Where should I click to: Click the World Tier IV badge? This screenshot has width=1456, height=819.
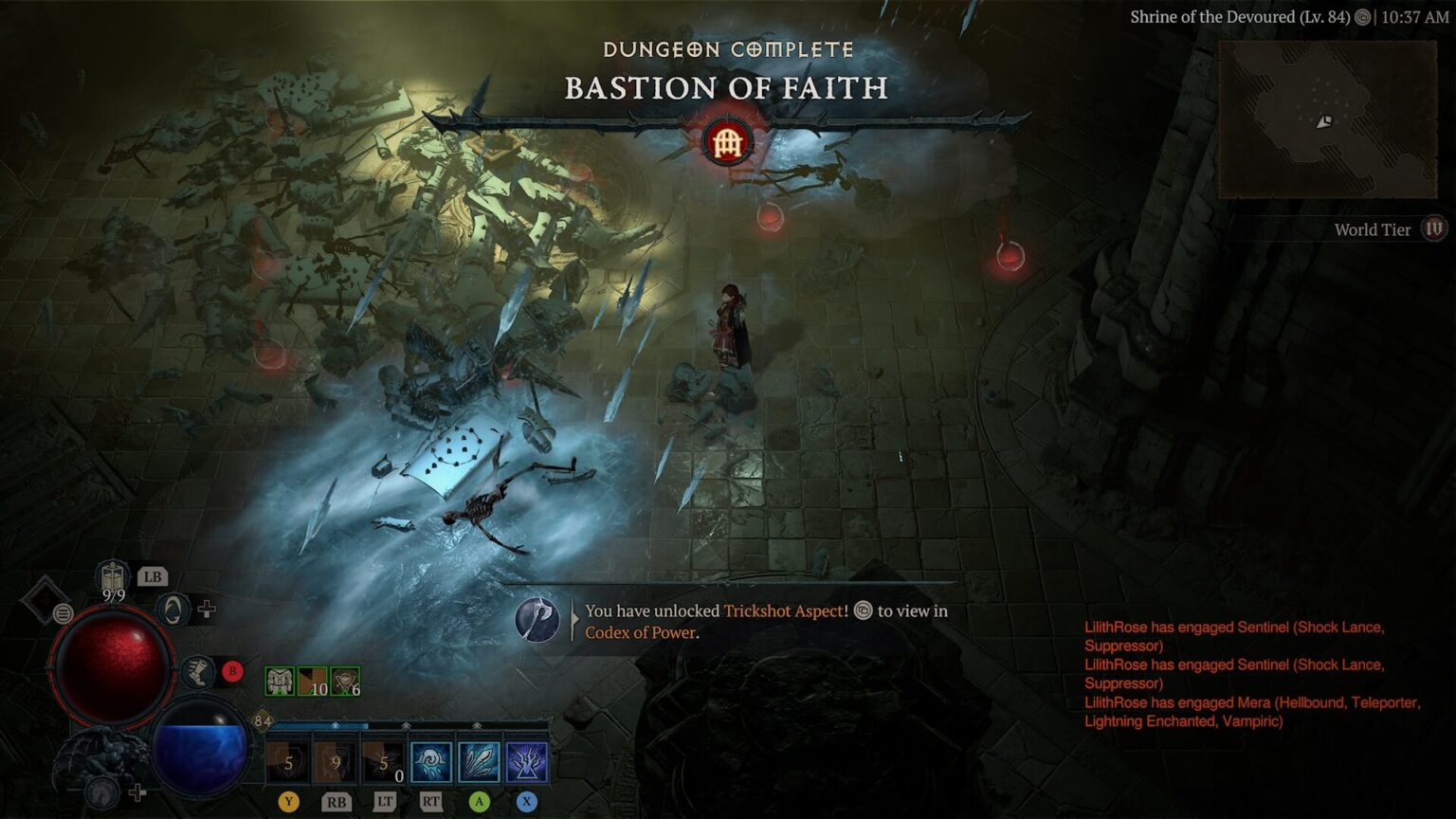point(1434,229)
